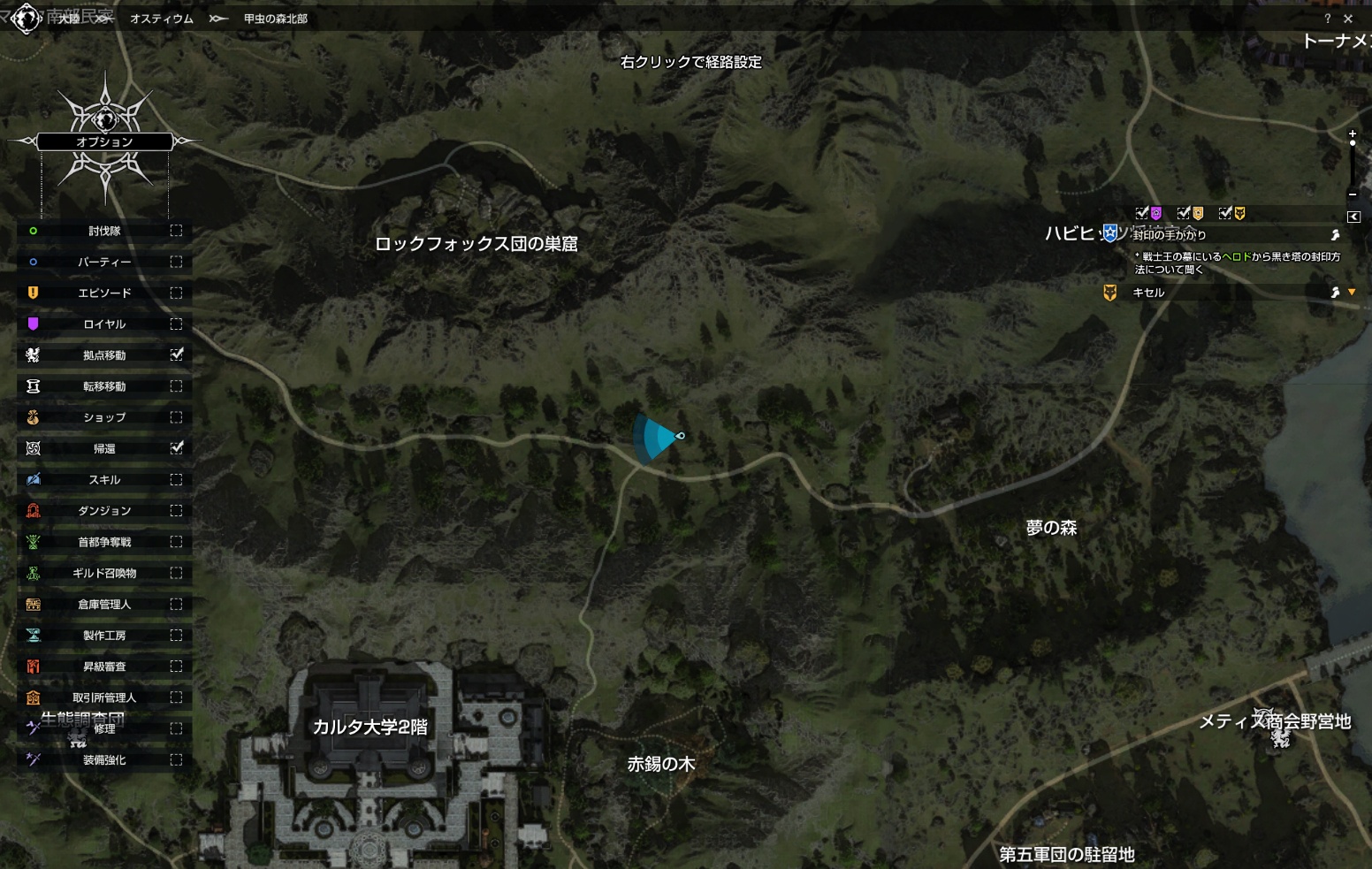The height and width of the screenshot is (869, 1372).
Task: Show 装備強化 markers on the map
Action: click(x=176, y=759)
